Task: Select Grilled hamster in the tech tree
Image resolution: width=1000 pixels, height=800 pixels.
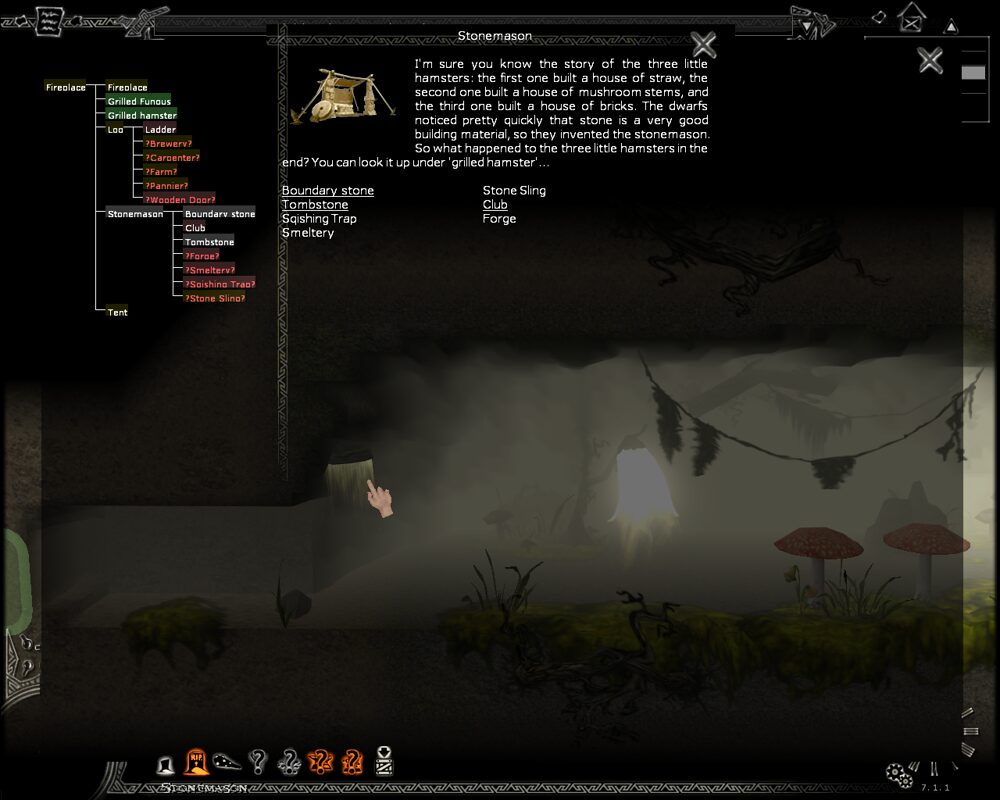Action: coord(142,116)
